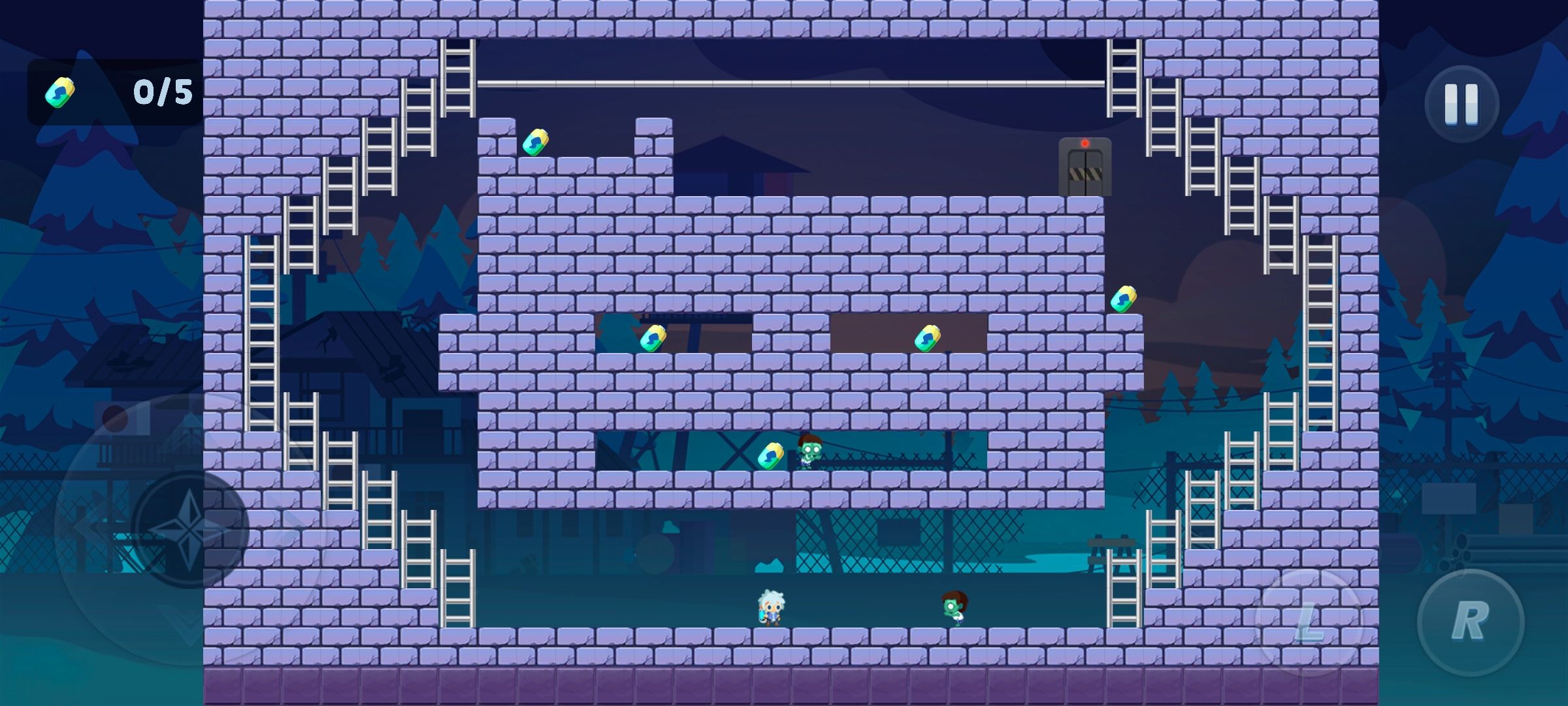Tap the R action button

[x=1470, y=622]
